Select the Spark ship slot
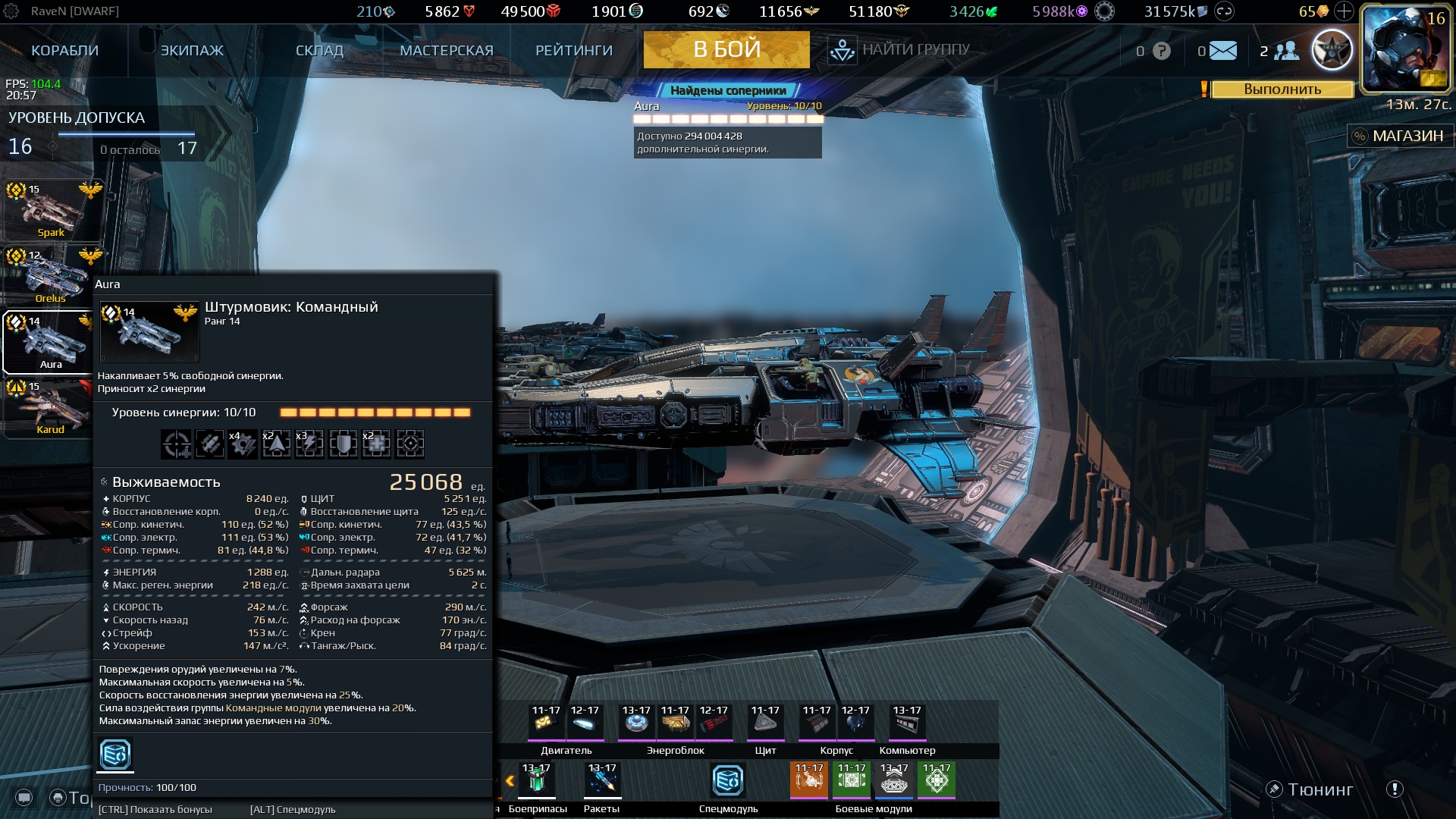 [x=52, y=210]
